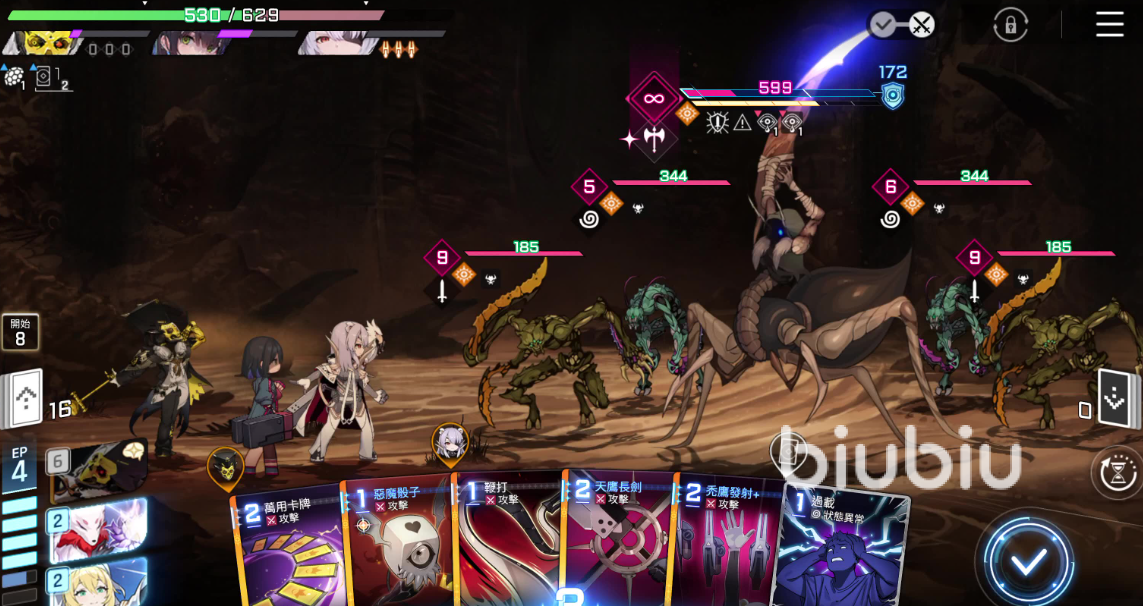This screenshot has height=606, width=1143.
Task: Pick the 禿鷹發射+ card
Action: [x=728, y=545]
